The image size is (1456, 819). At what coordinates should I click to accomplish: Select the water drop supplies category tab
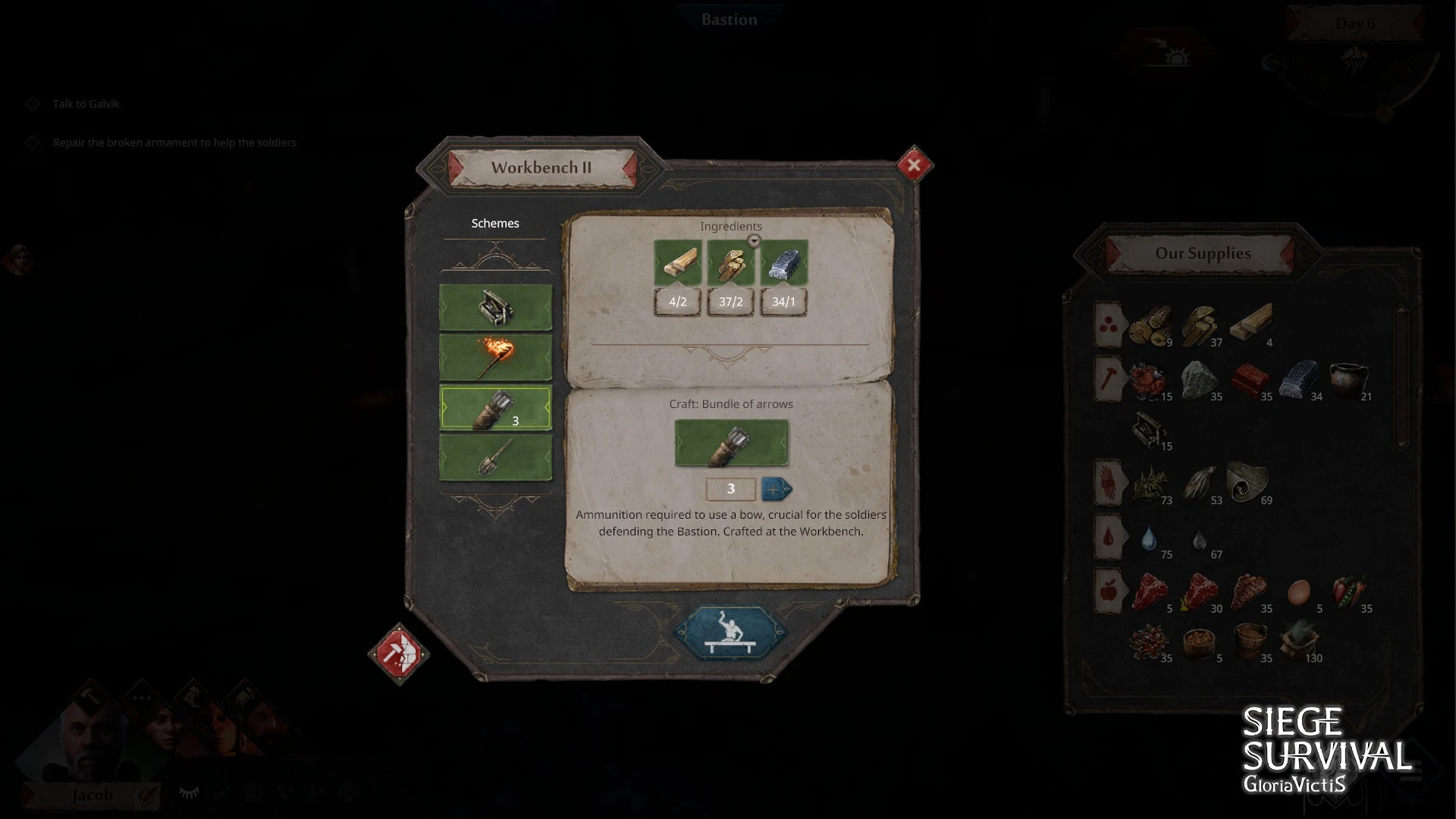tap(1108, 537)
